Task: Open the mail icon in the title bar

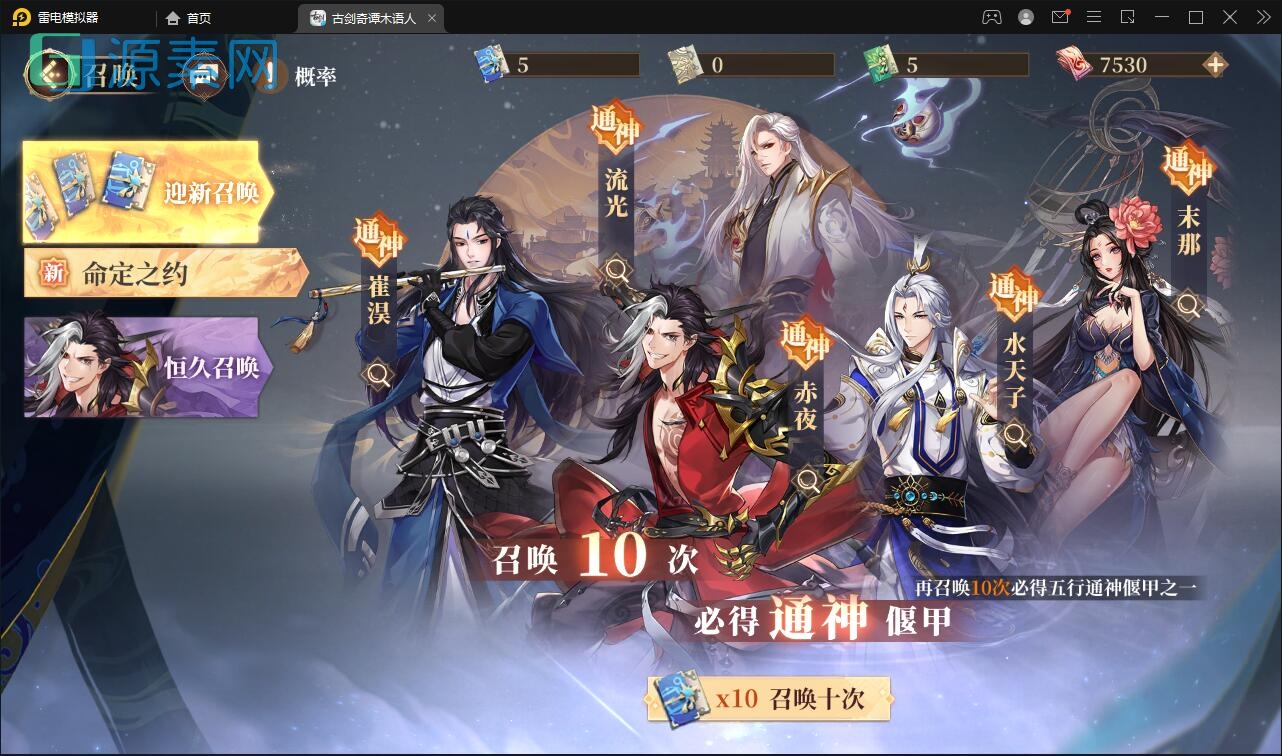Action: point(1060,17)
